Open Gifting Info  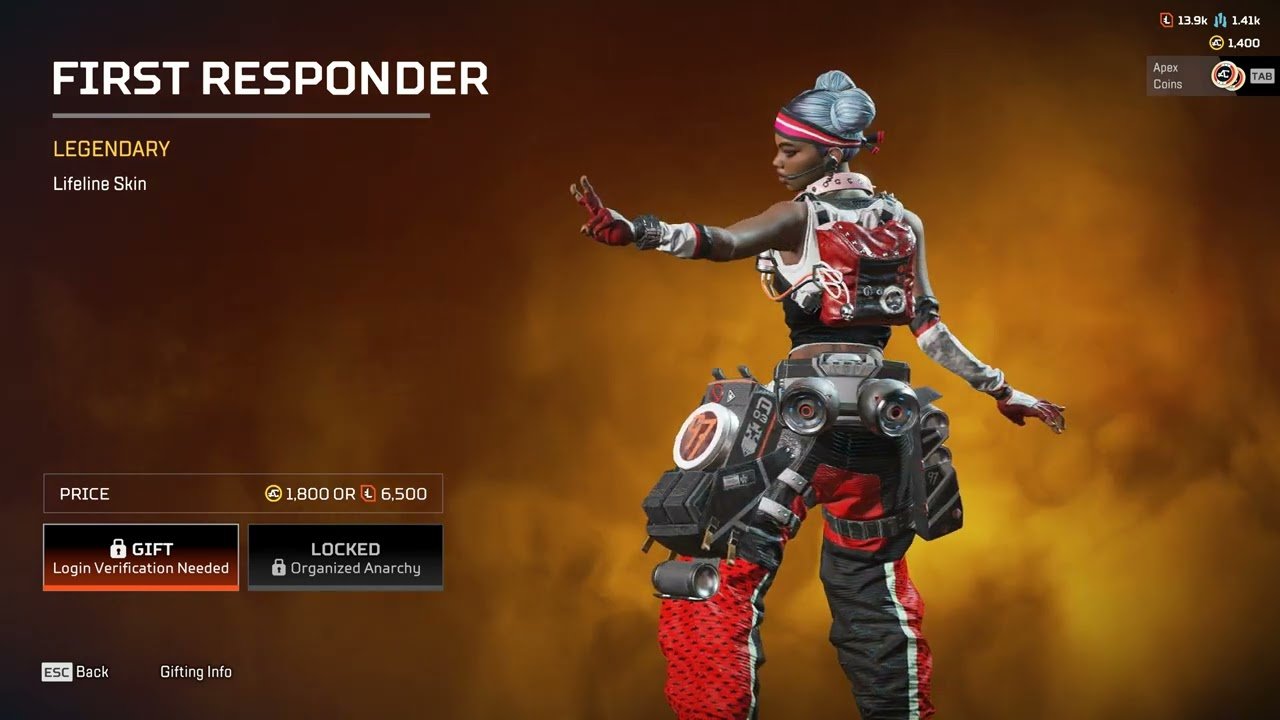[196, 672]
